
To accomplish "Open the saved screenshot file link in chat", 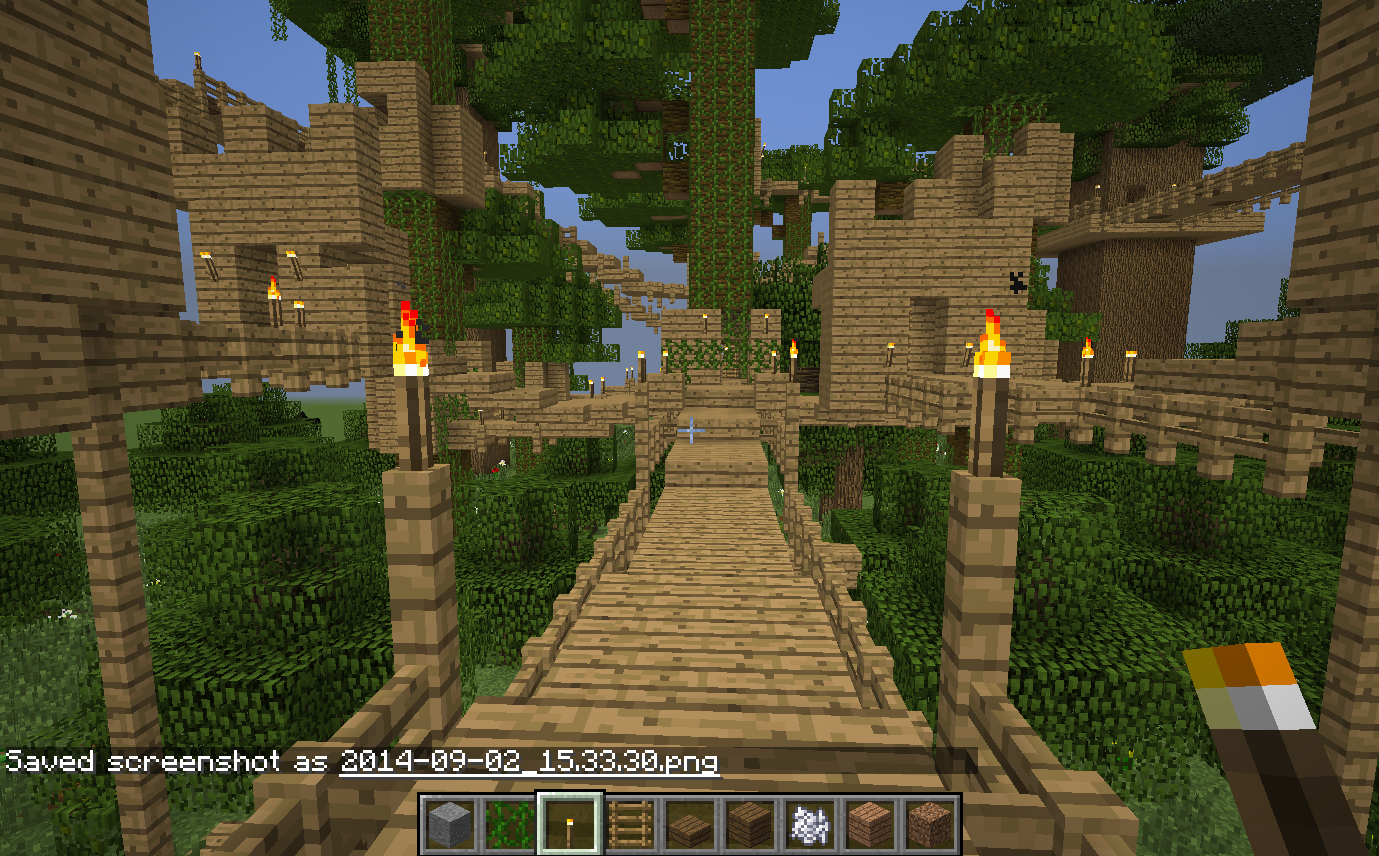I will [528, 762].
